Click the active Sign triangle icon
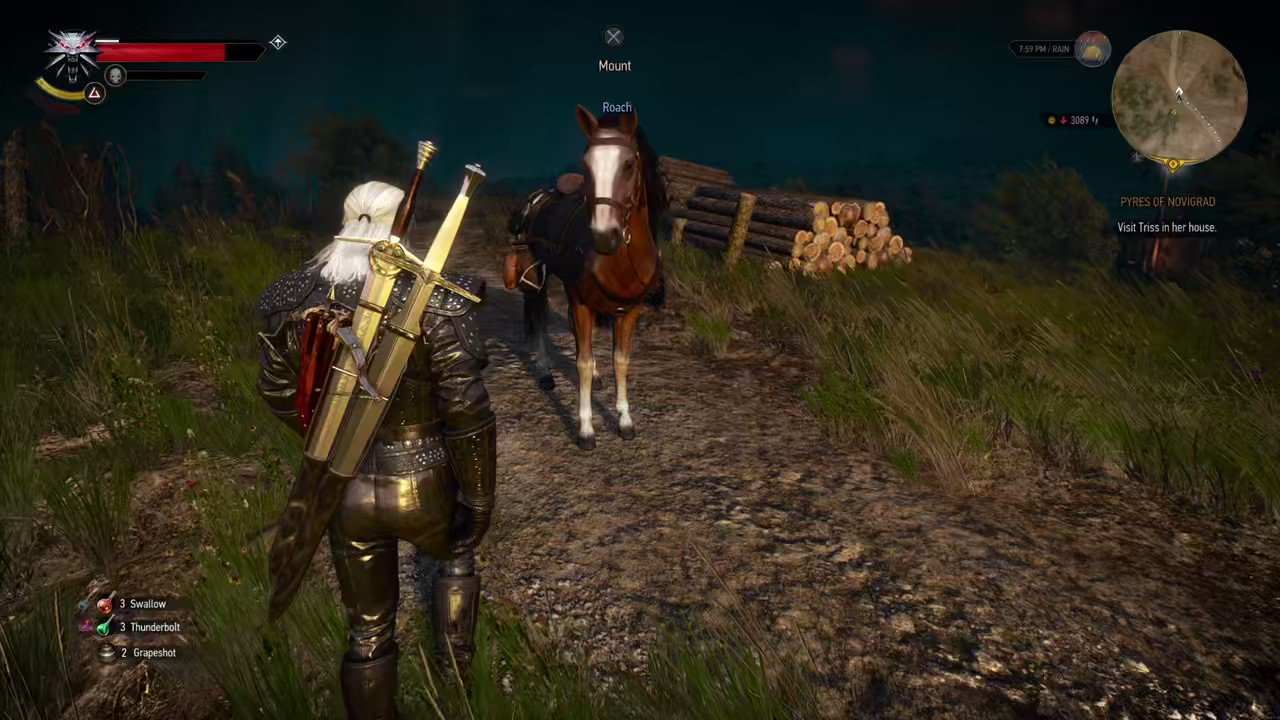The height and width of the screenshot is (720, 1280). click(93, 94)
